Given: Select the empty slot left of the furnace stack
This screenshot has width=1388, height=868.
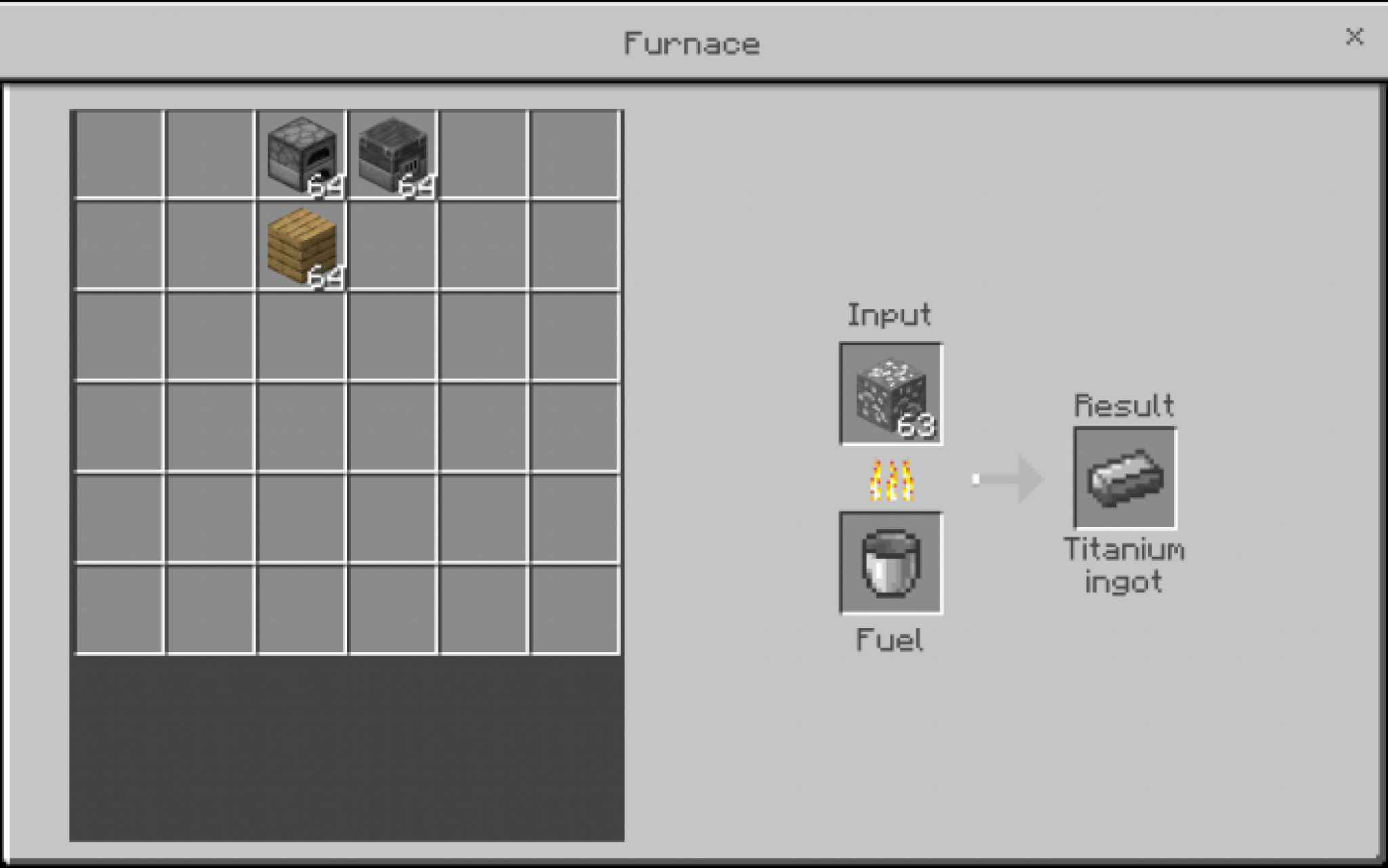Looking at the screenshot, I should tap(211, 154).
